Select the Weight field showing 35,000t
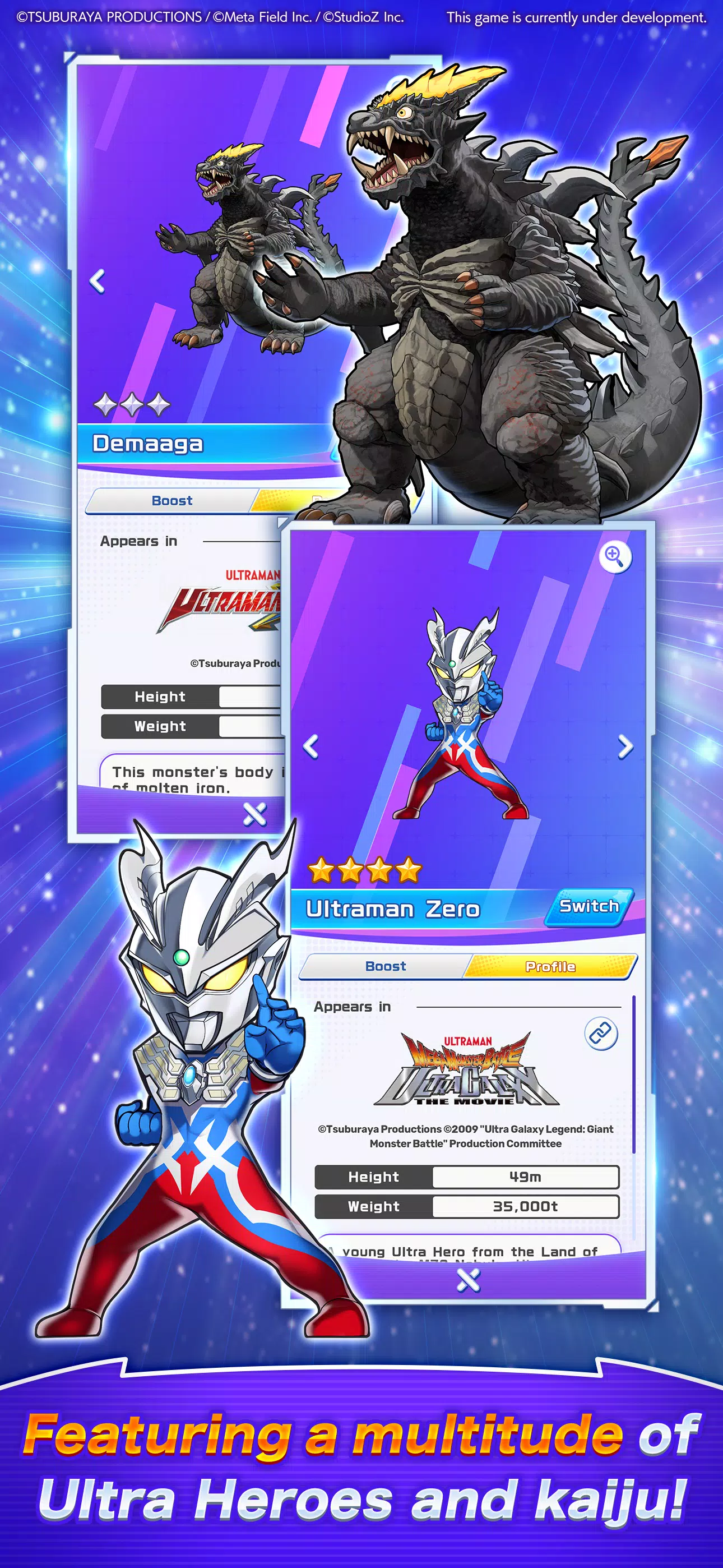 [525, 1206]
